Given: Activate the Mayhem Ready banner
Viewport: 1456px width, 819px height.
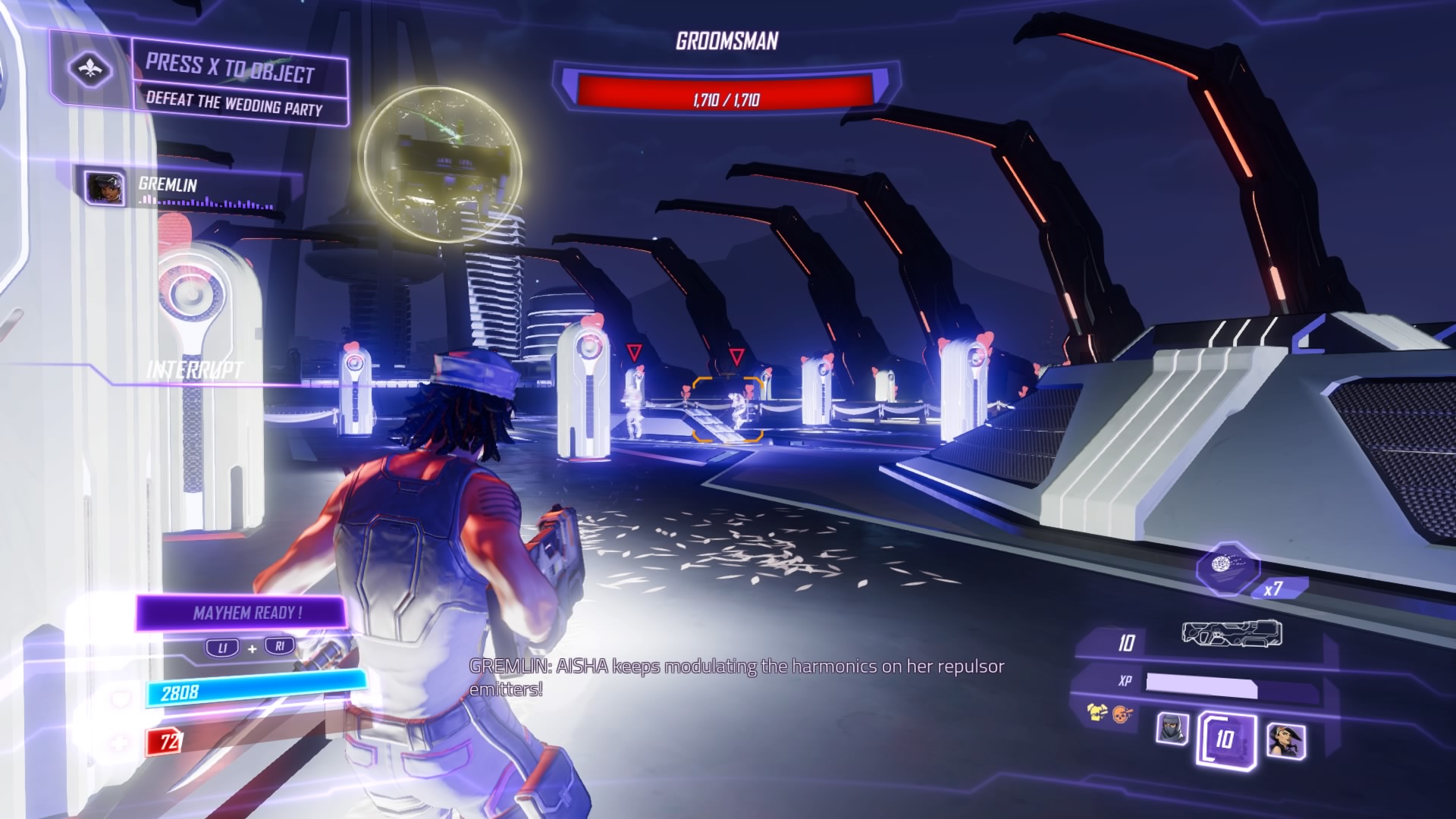Looking at the screenshot, I should click(x=243, y=613).
